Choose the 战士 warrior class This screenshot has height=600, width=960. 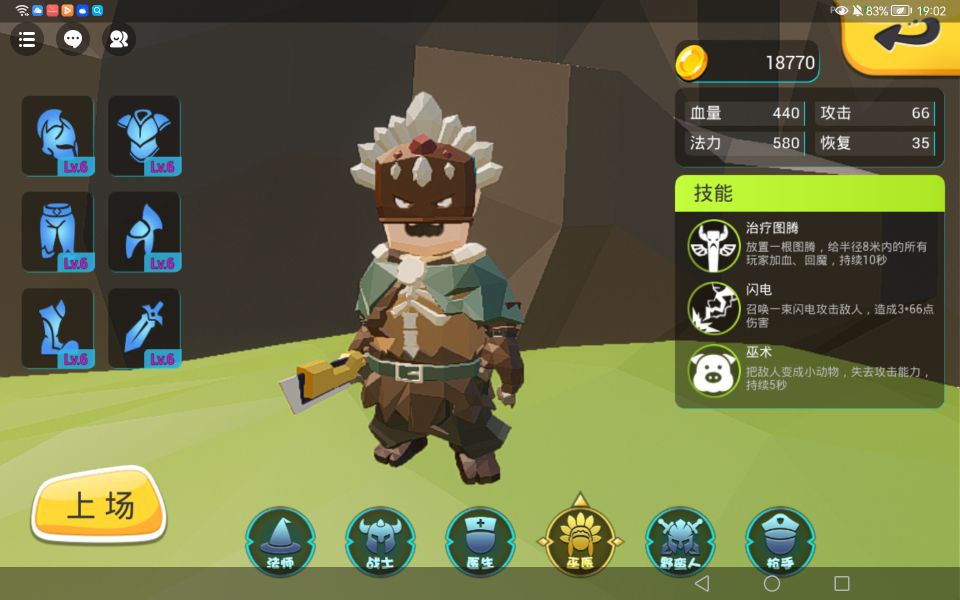[380, 541]
